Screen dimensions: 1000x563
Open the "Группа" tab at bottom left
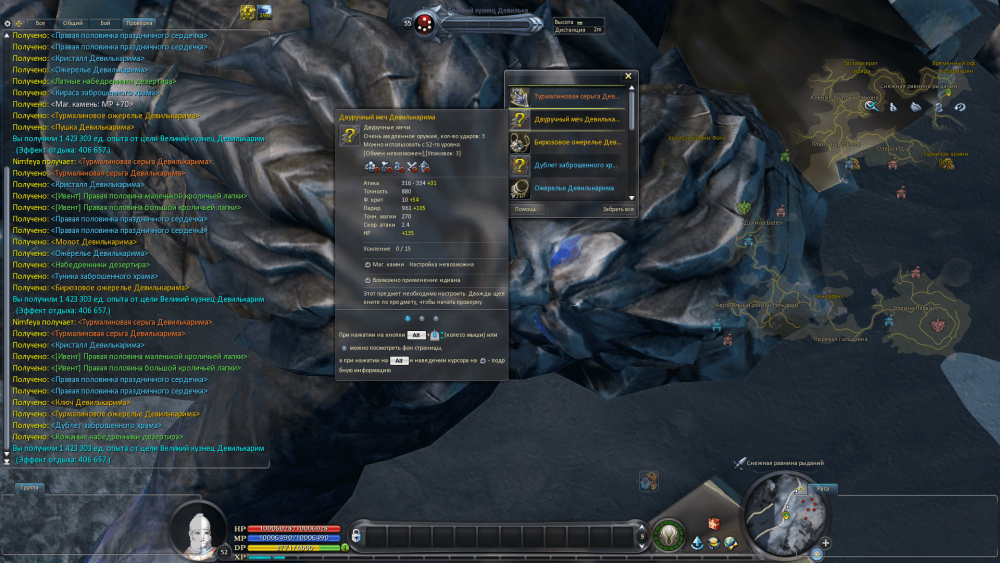(x=30, y=488)
